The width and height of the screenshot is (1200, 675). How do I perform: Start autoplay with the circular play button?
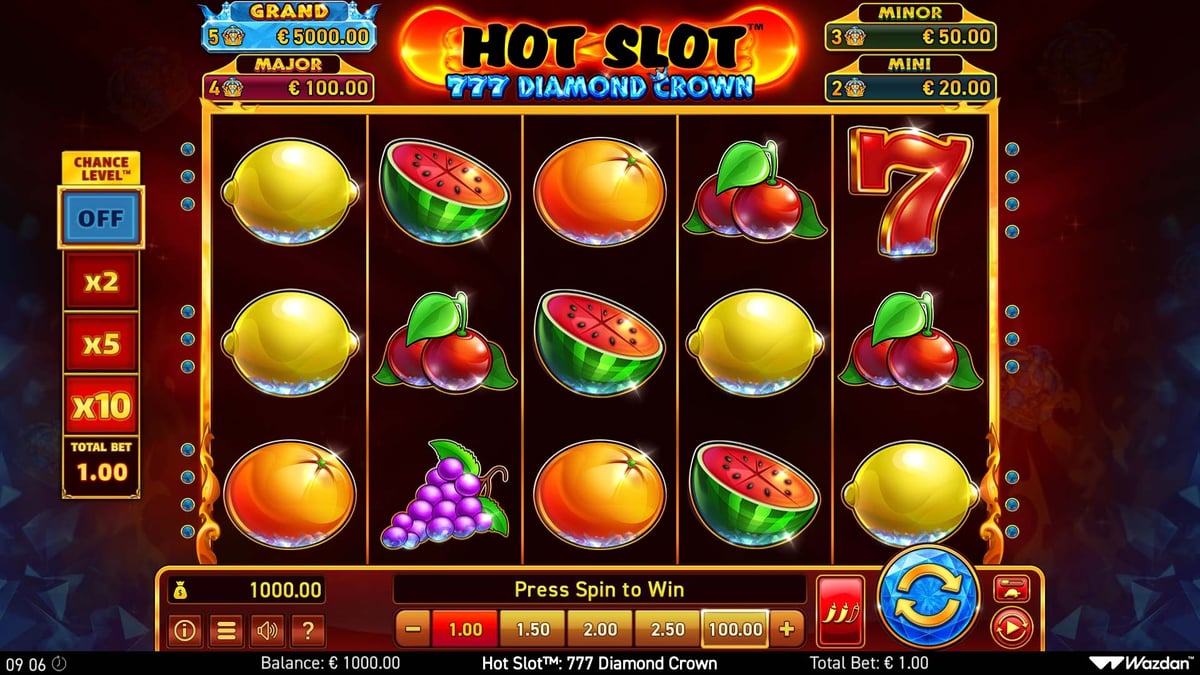(x=1011, y=628)
